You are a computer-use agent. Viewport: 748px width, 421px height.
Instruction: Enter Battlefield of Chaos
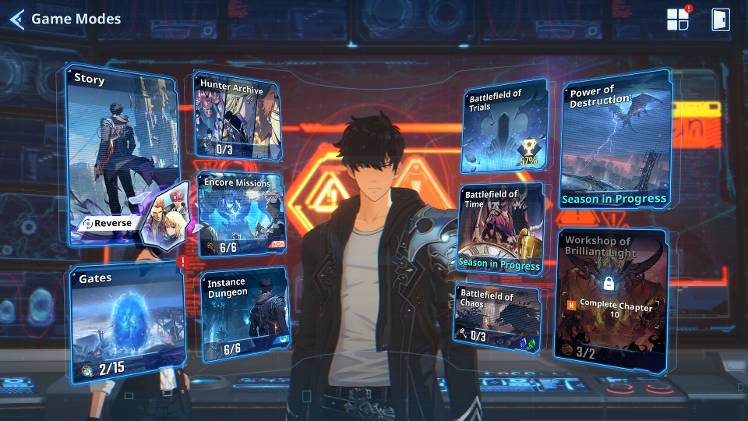click(497, 315)
